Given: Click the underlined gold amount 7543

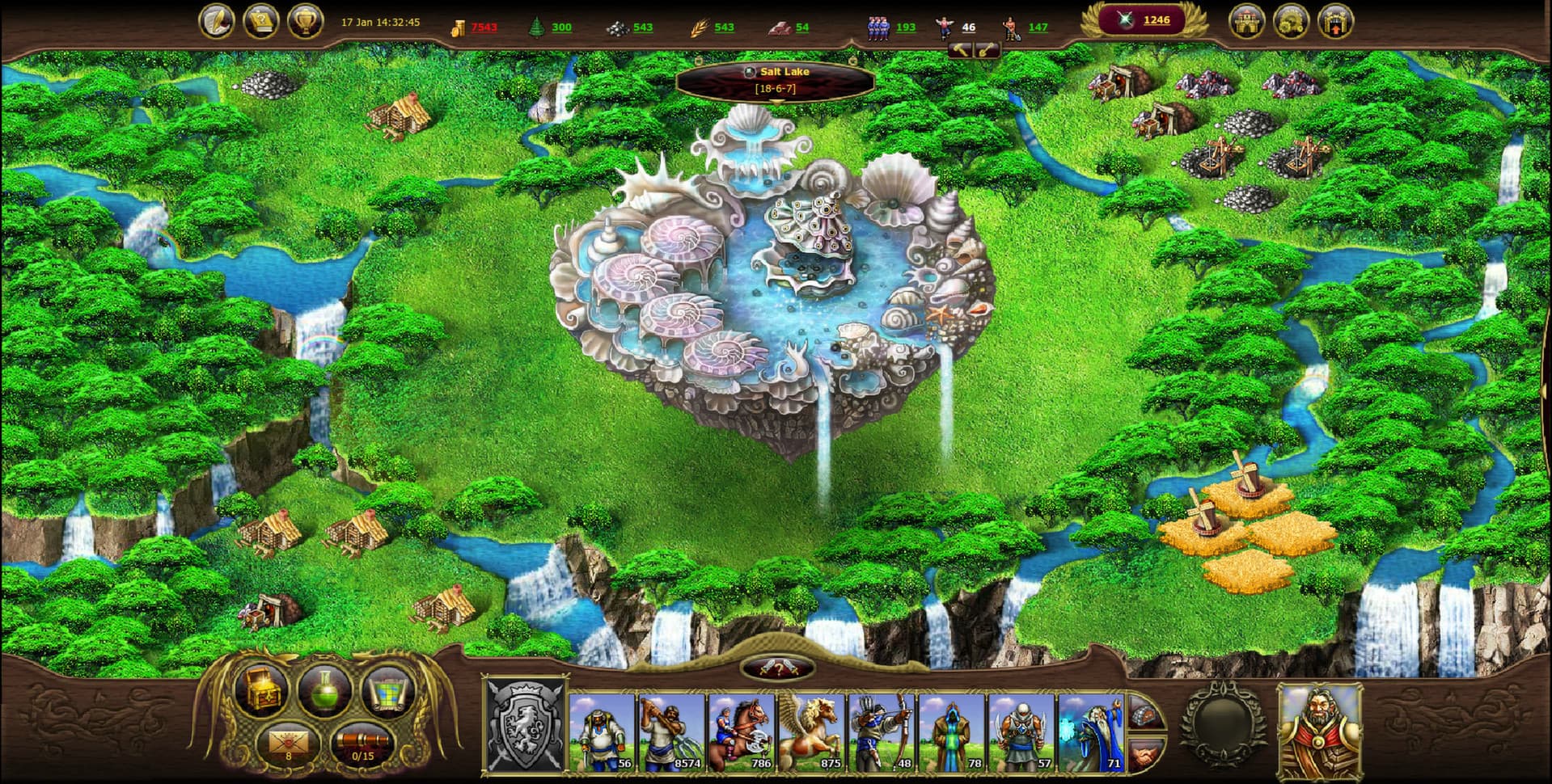Looking at the screenshot, I should pos(481,27).
